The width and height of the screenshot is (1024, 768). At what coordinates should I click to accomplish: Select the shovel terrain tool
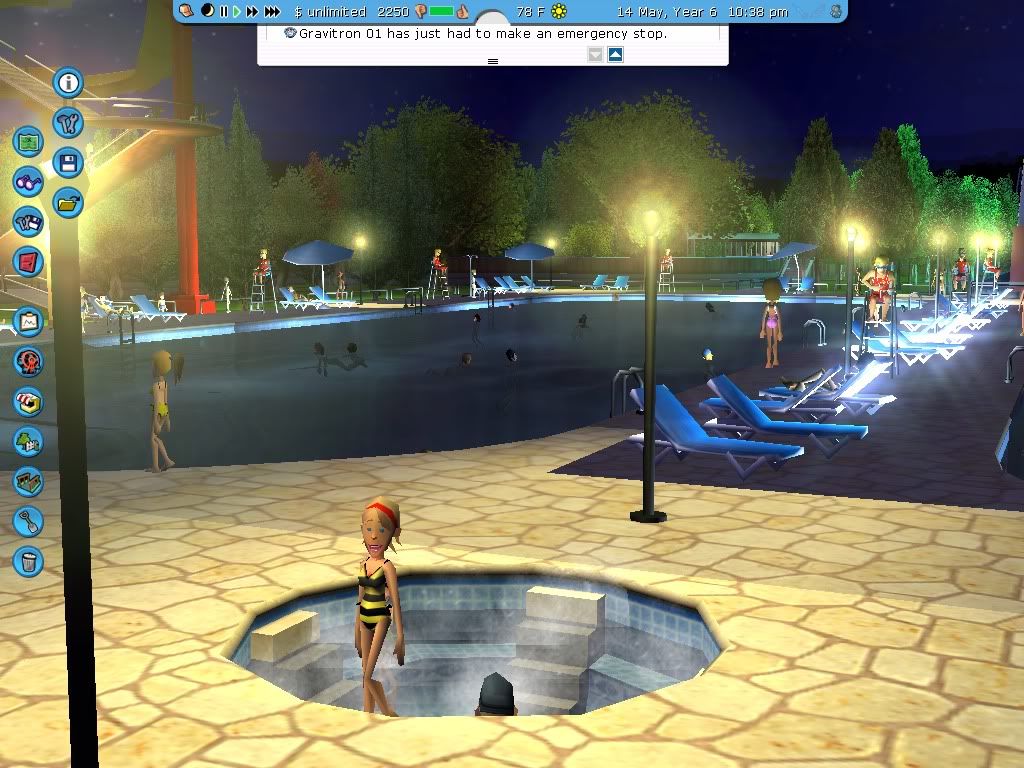(x=28, y=521)
